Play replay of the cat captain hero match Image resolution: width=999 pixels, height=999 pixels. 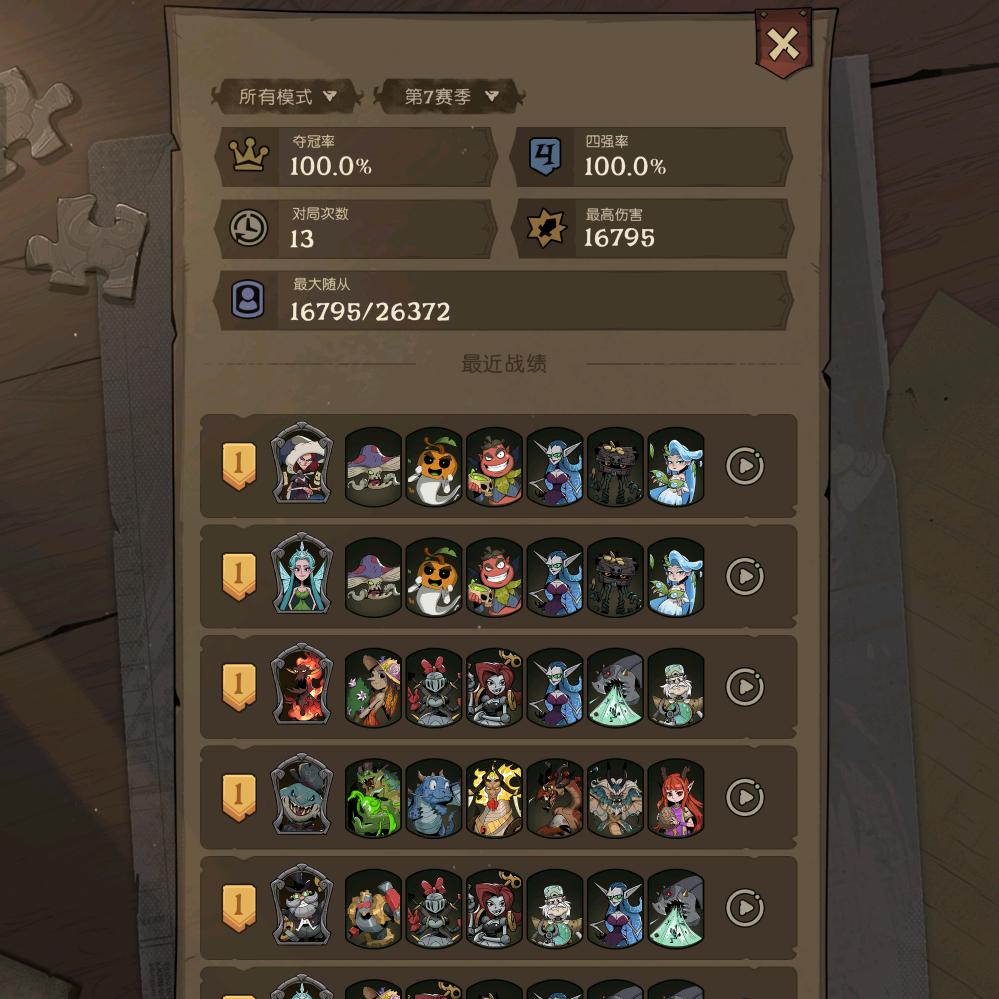tap(744, 907)
